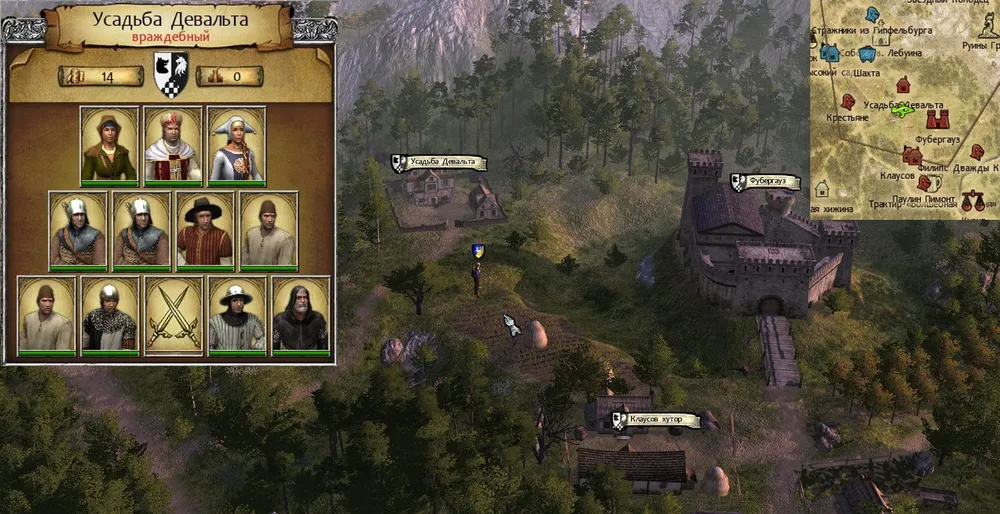
Task: Select the grey-bearded hooded man portrait
Action: [x=301, y=315]
